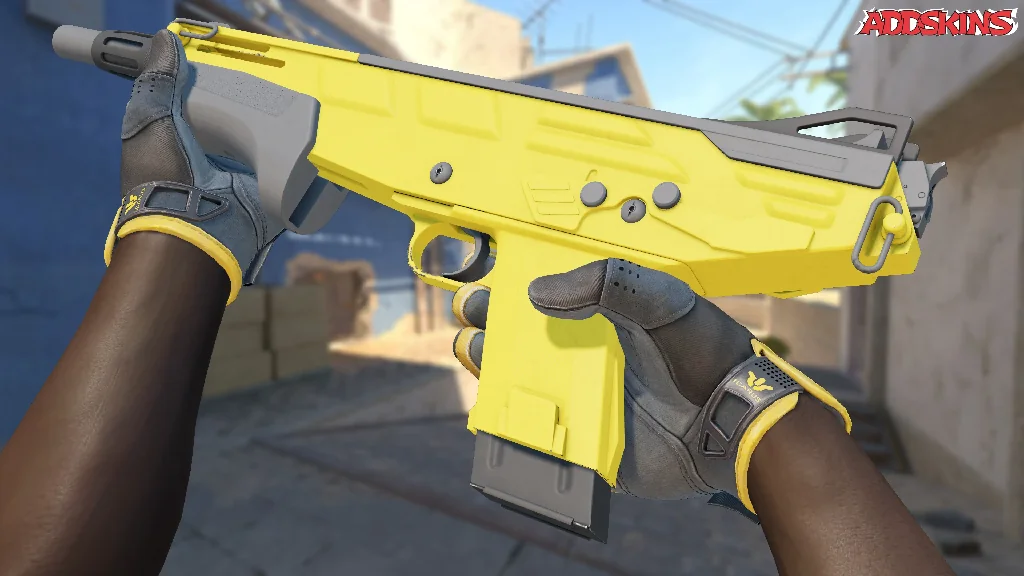Click the ADDSKINS logo watermark

coord(937,23)
